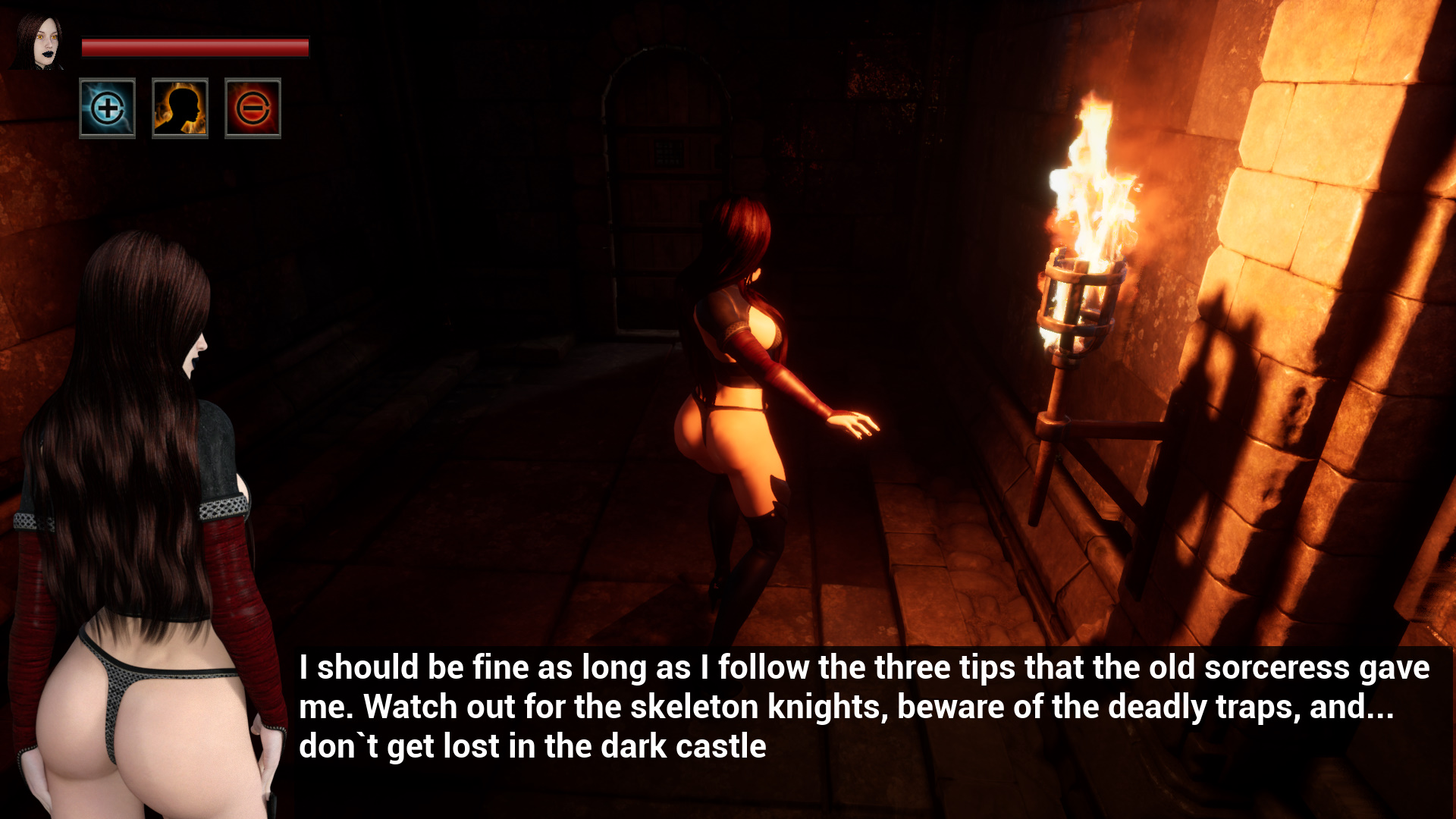This screenshot has height=819, width=1456.
Task: Click the blue plus ability icon
Action: click(x=107, y=108)
